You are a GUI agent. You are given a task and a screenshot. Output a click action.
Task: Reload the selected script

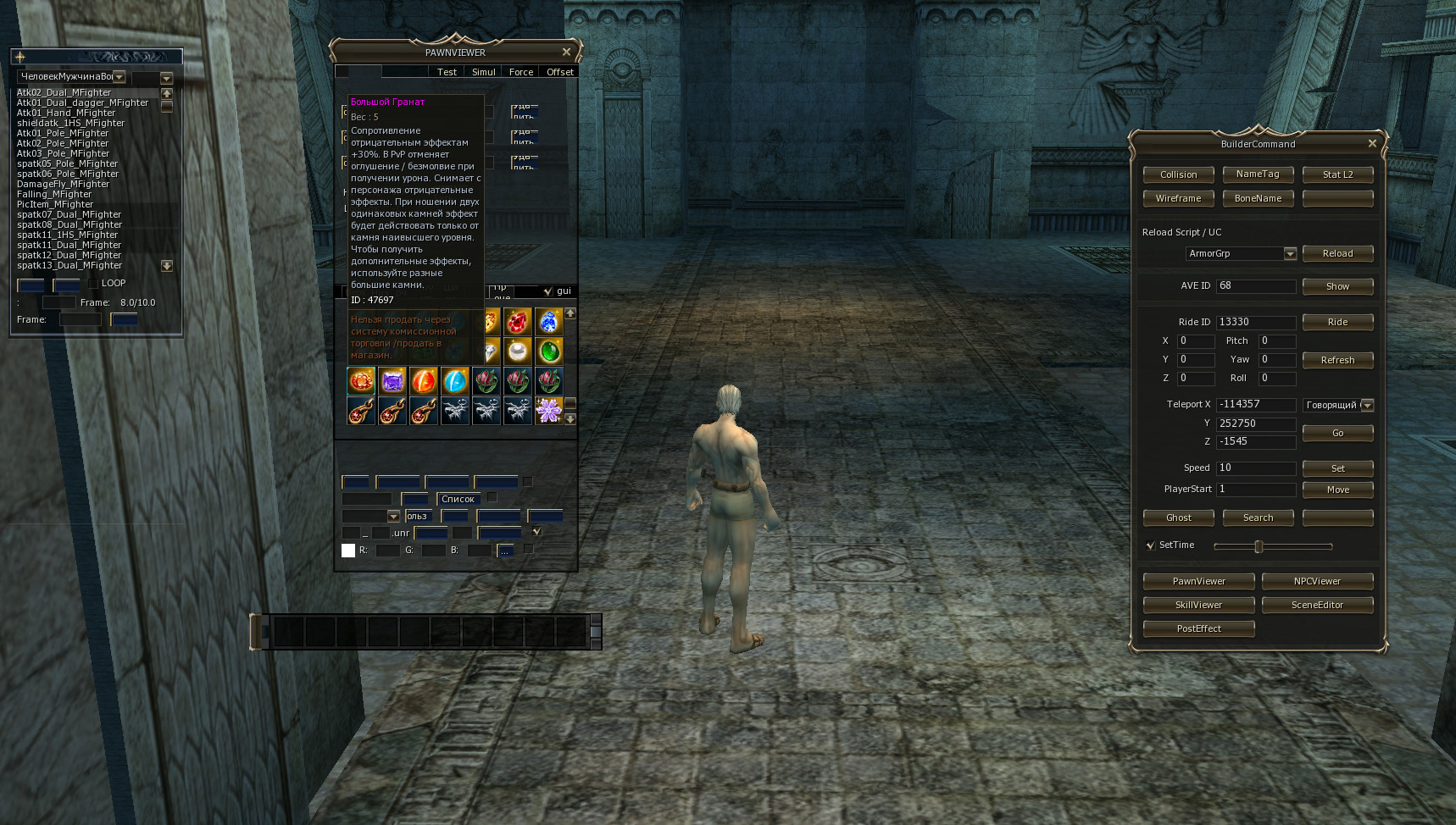pos(1337,253)
